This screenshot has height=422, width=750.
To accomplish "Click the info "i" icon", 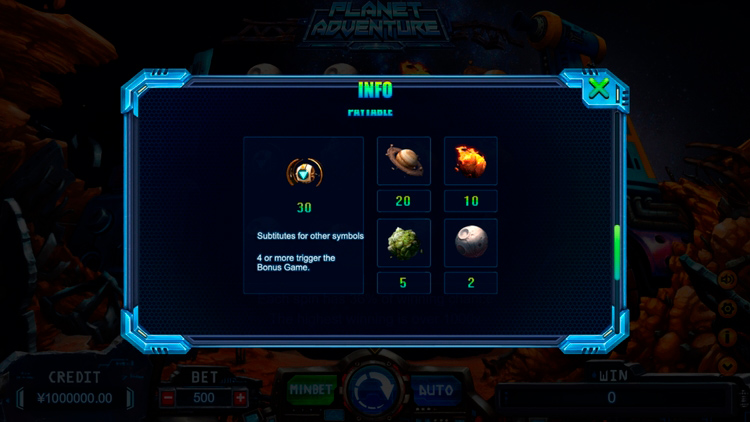I will pos(727,337).
